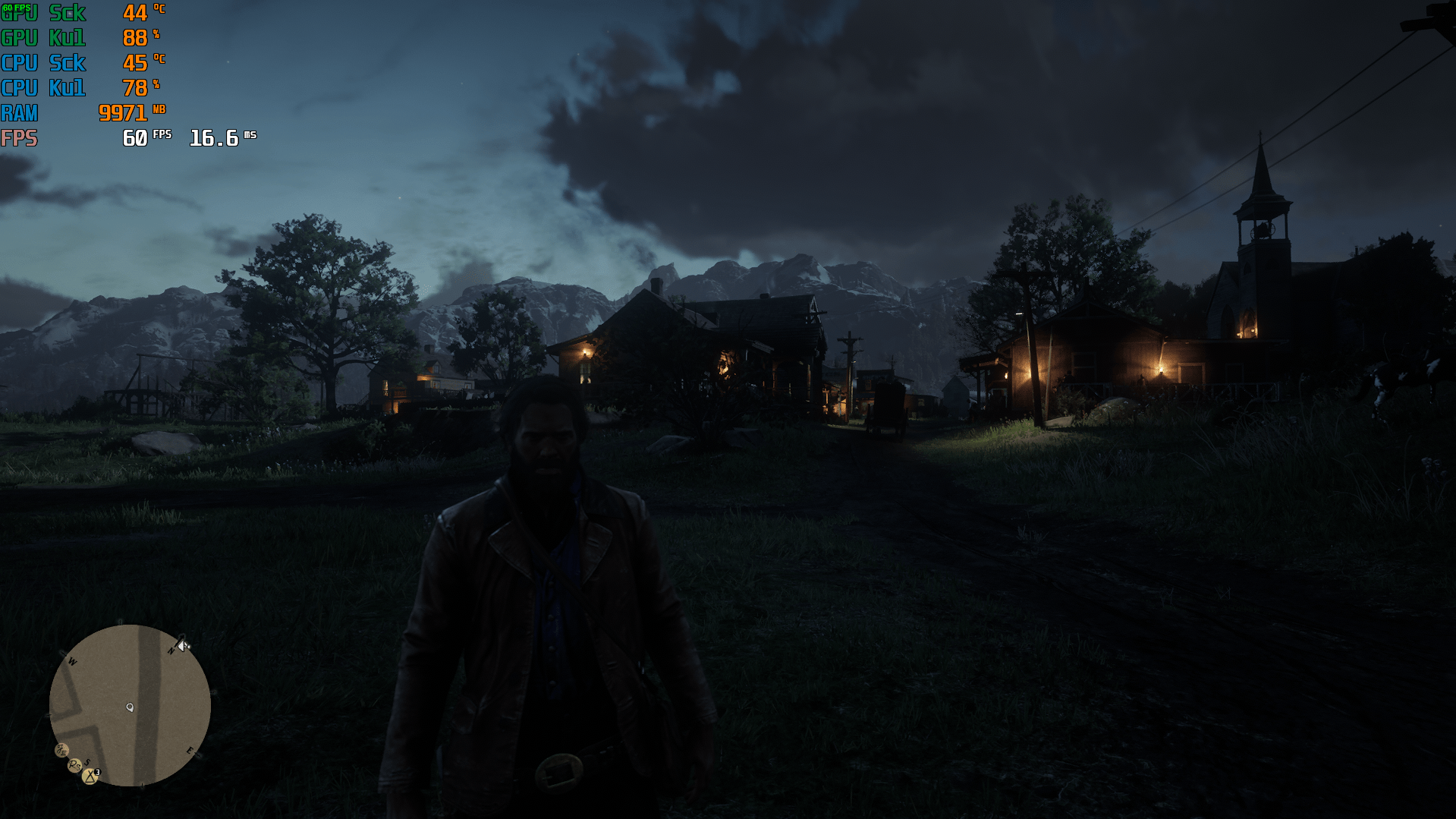Select the JE mission marker on minimap
The height and width of the screenshot is (819, 1456).
(x=61, y=750)
